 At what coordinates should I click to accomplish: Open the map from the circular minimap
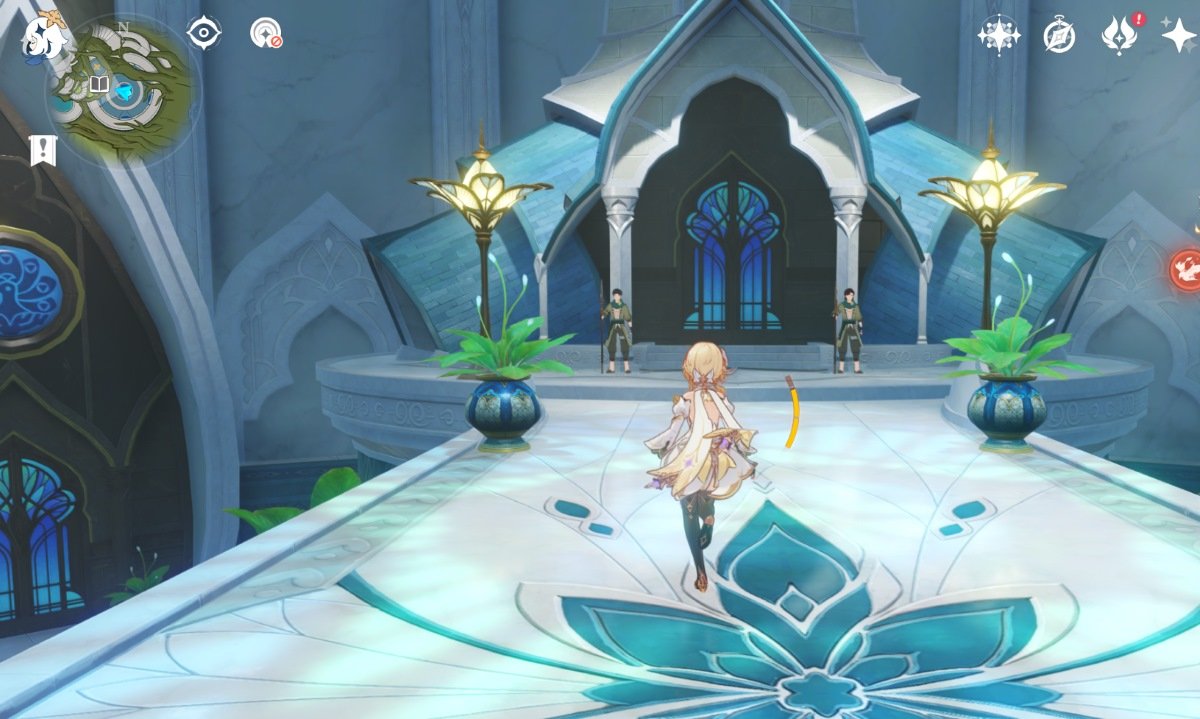tap(123, 90)
